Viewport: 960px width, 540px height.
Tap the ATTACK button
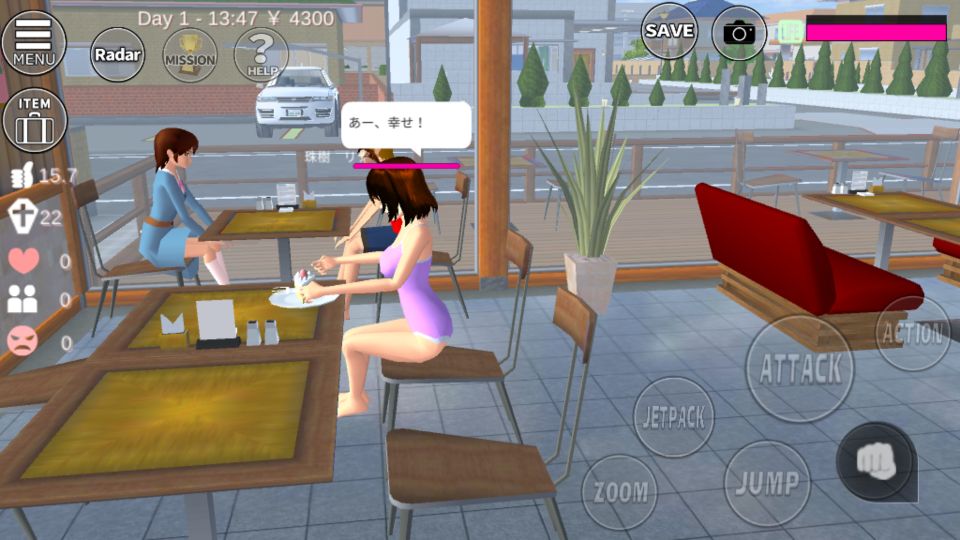tap(800, 368)
